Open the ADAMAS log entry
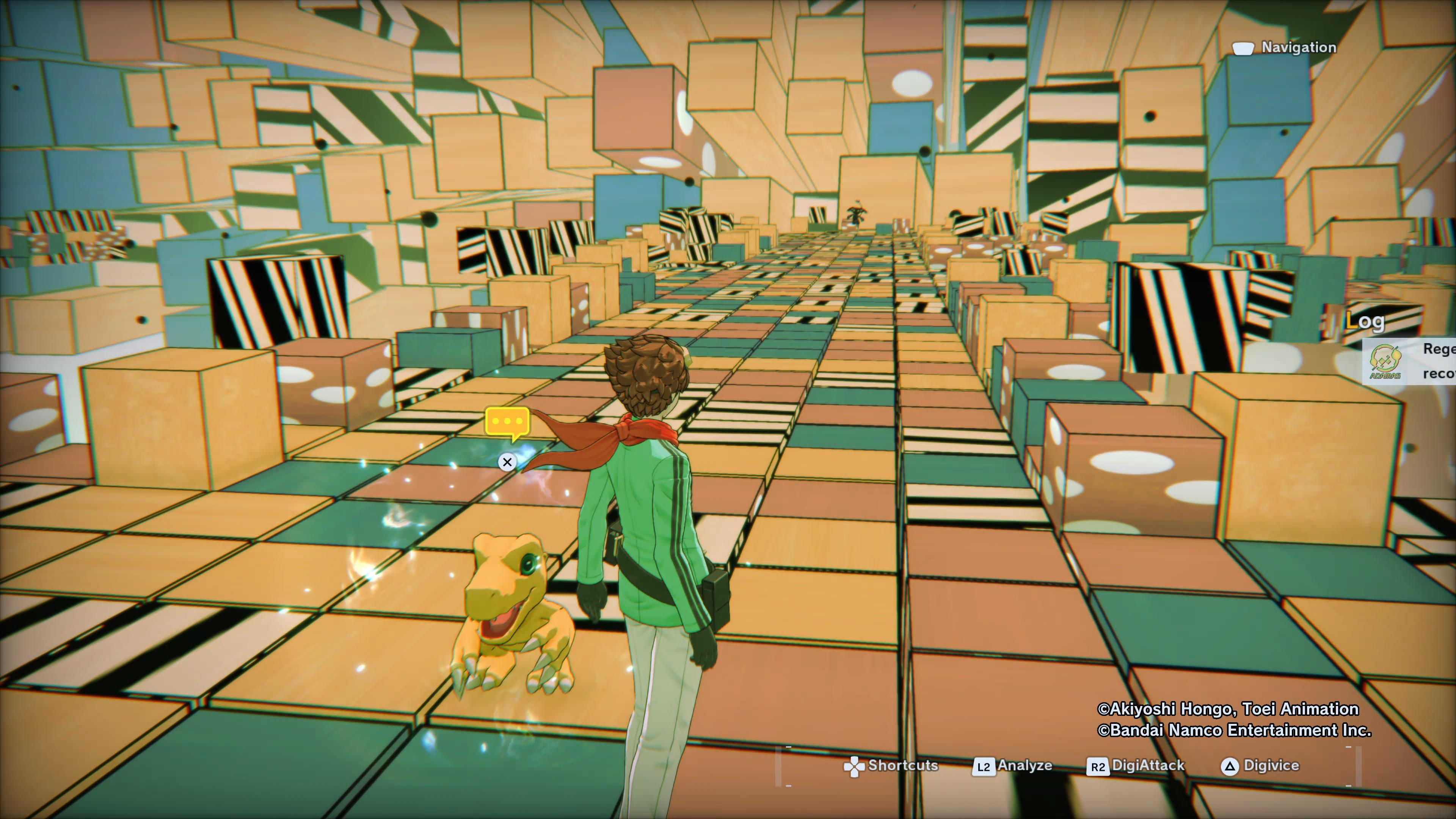The image size is (1456, 819). click(x=1410, y=361)
